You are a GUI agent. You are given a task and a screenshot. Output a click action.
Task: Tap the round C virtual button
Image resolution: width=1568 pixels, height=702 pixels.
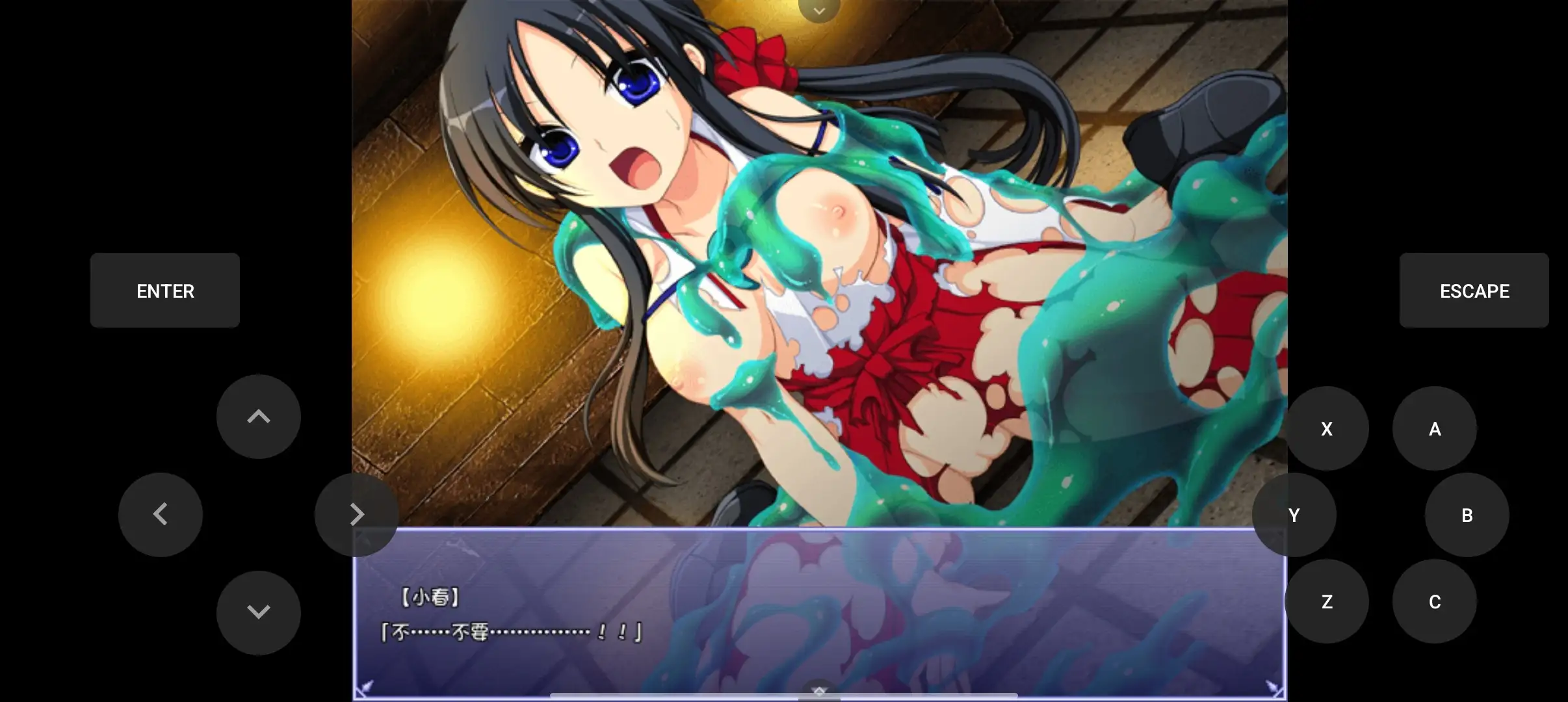pos(1435,601)
